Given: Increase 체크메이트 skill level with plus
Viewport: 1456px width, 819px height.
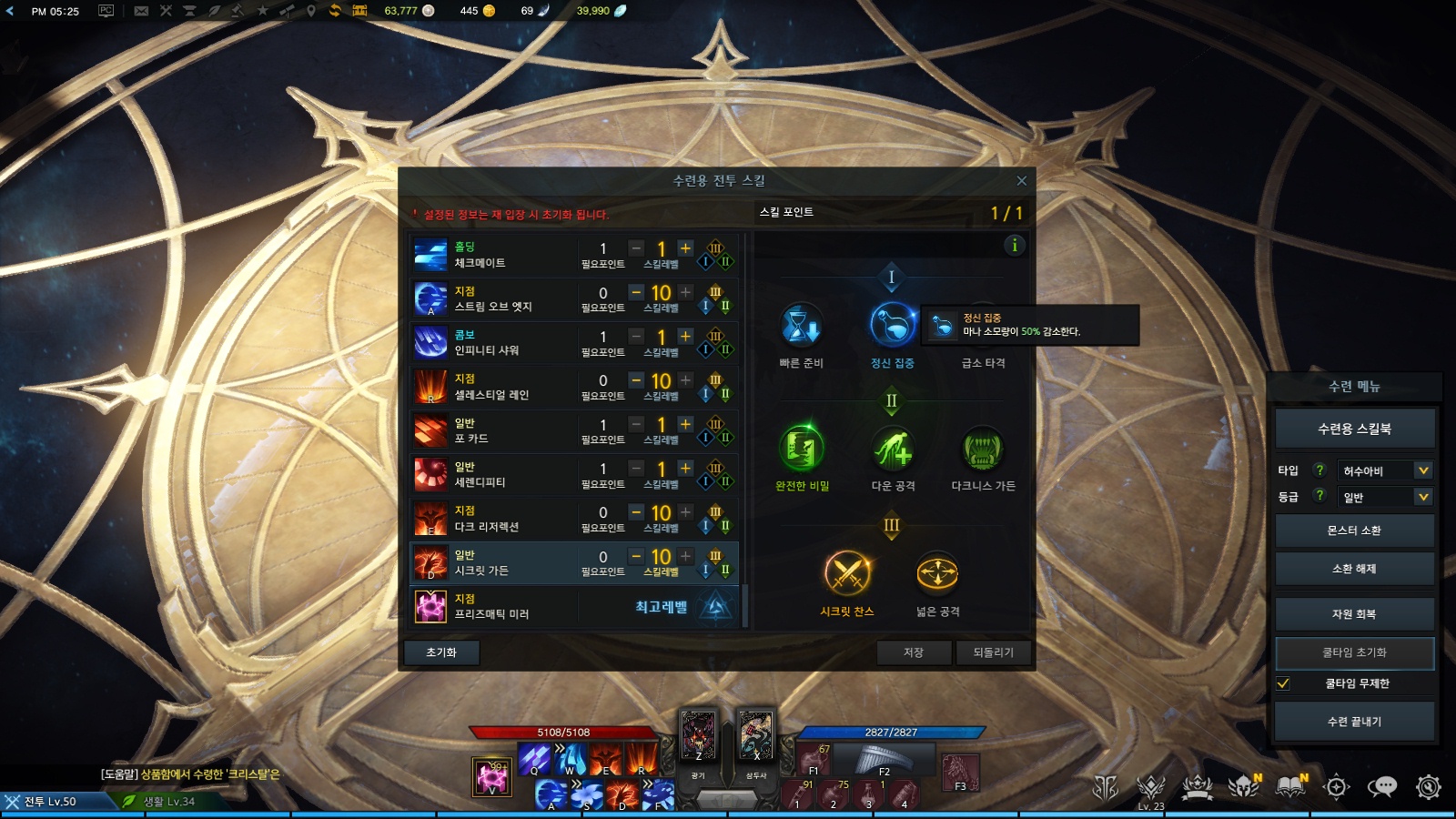Looking at the screenshot, I should (x=686, y=248).
